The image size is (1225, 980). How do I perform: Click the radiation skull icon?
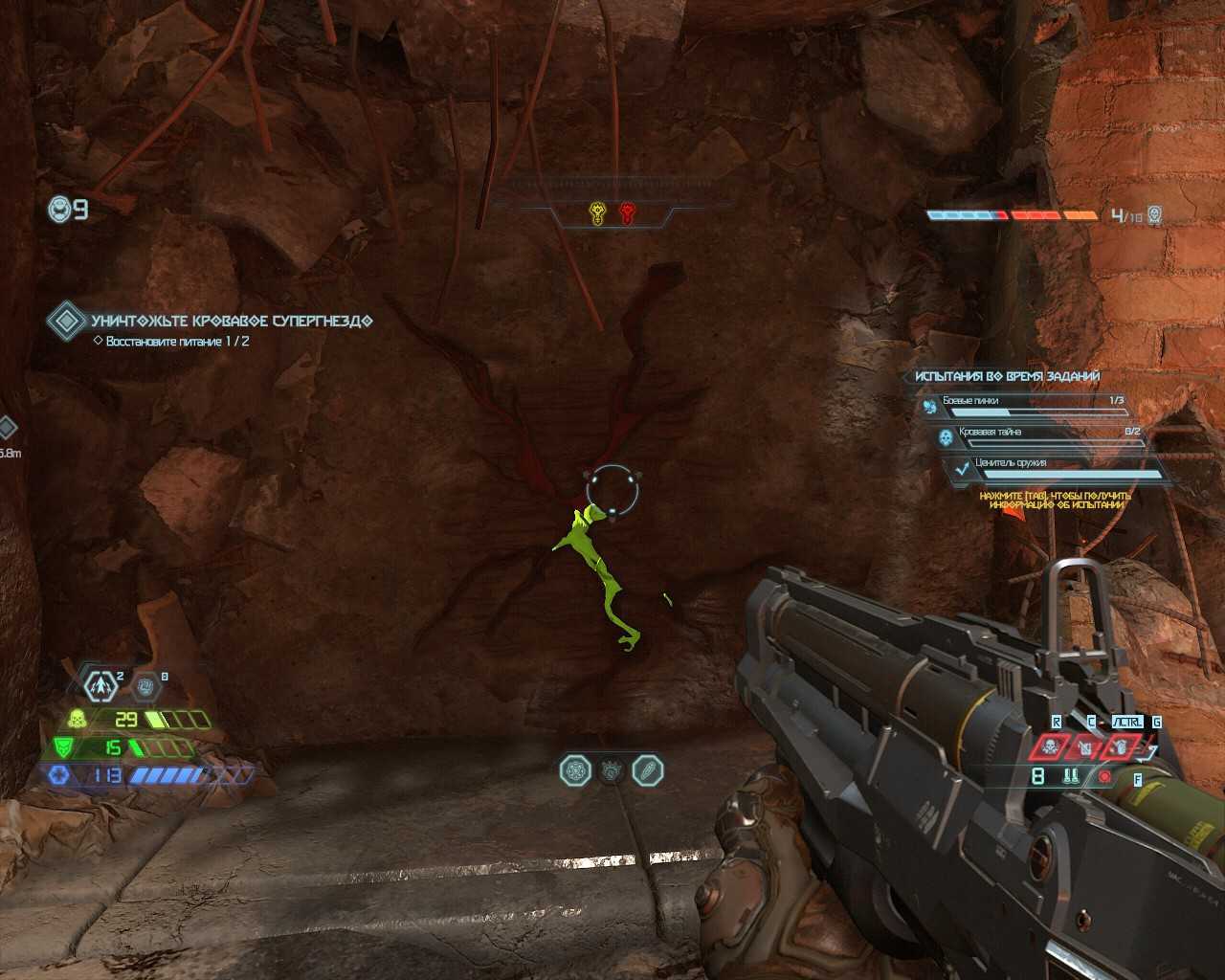pos(77,719)
